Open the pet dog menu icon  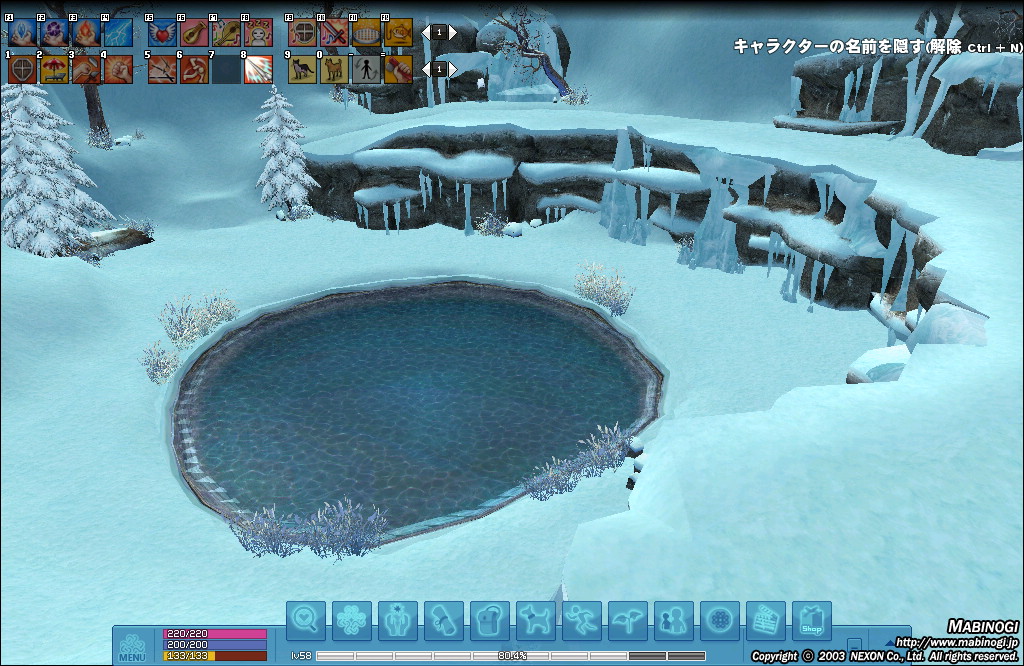click(535, 621)
